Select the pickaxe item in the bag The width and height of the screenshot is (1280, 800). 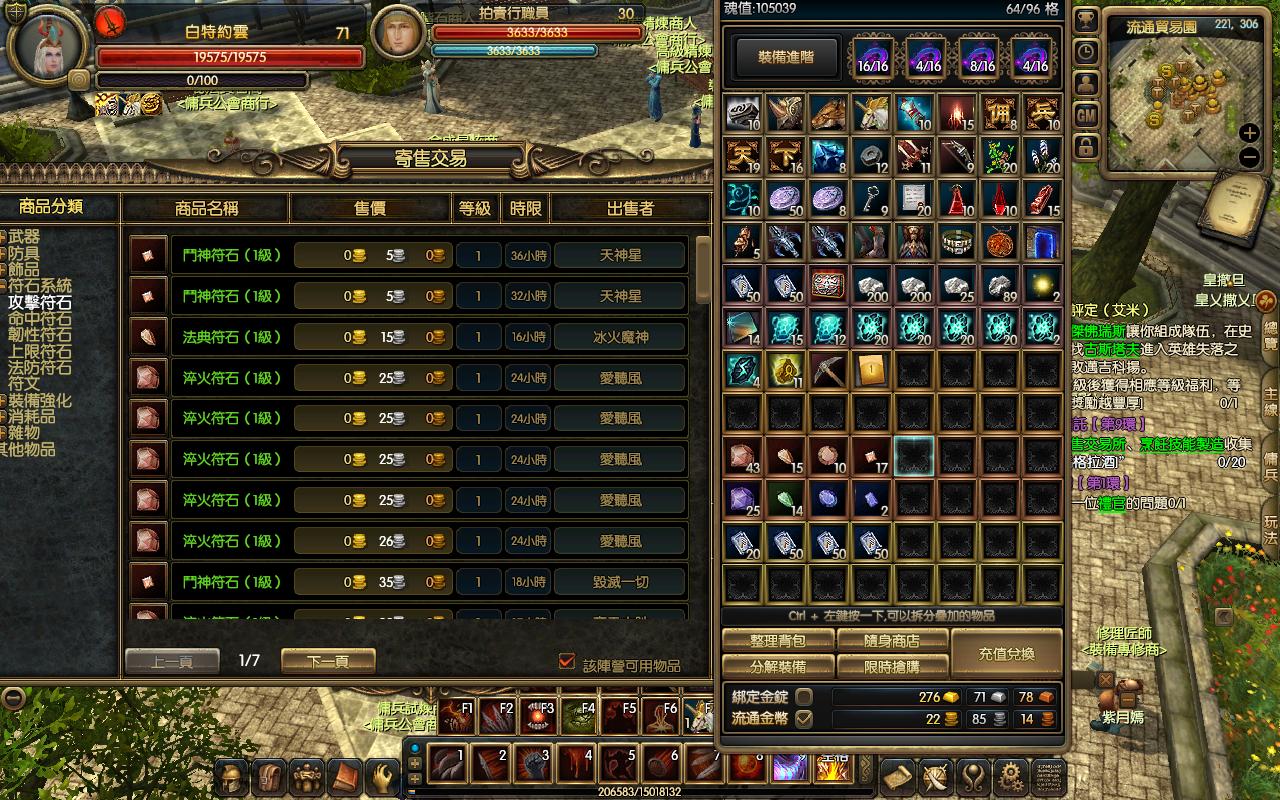[x=828, y=370]
